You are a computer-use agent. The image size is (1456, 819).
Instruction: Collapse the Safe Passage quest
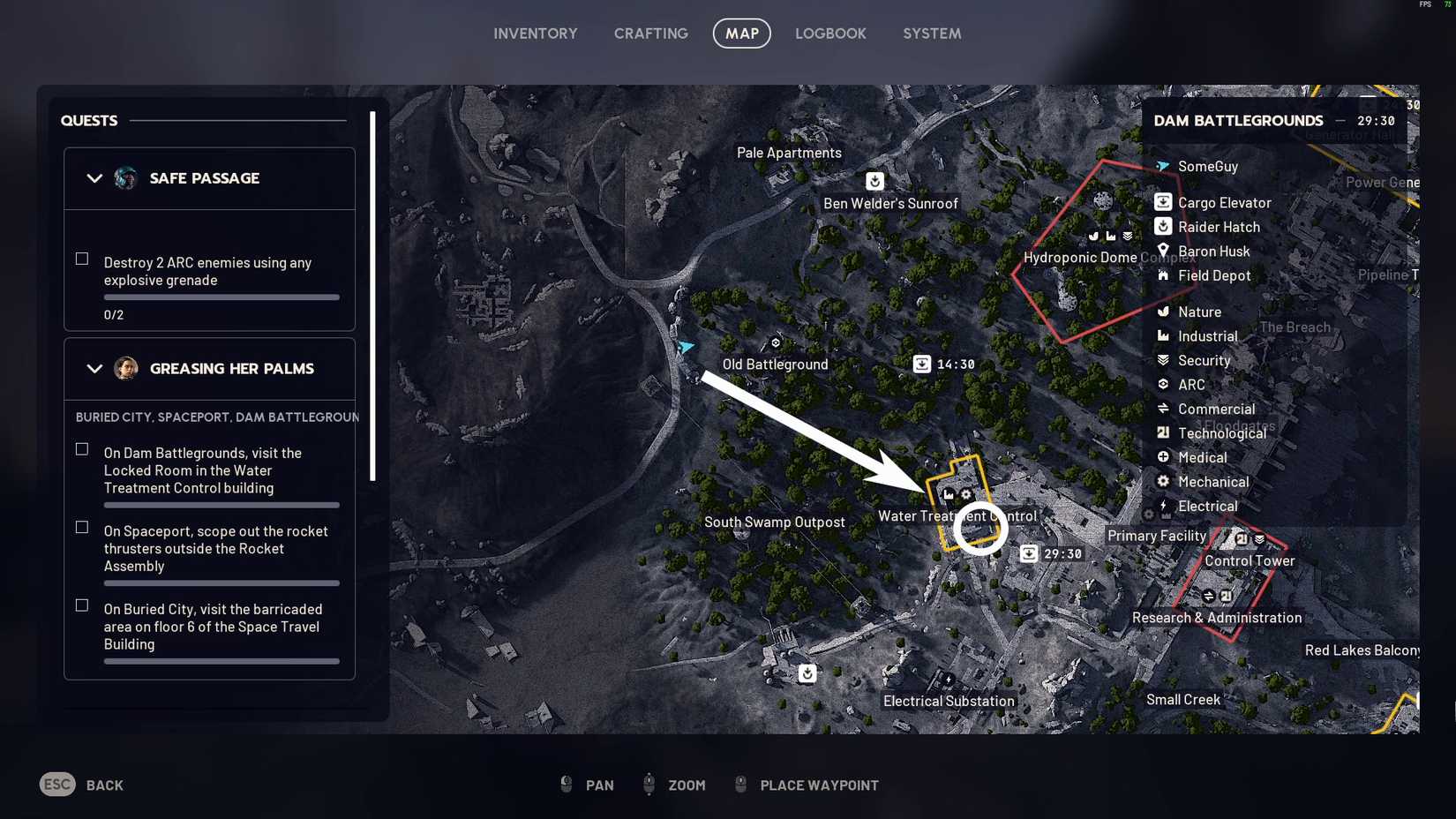coord(95,178)
